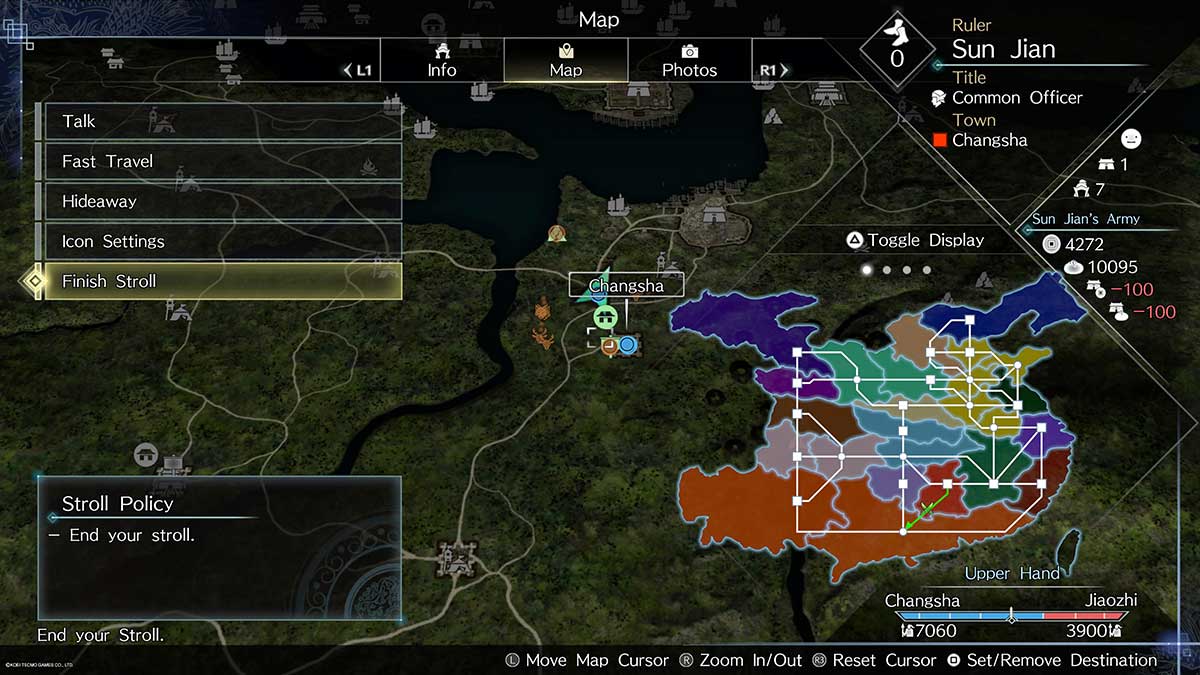
Task: Select the Talk menu entry
Action: tap(220, 121)
